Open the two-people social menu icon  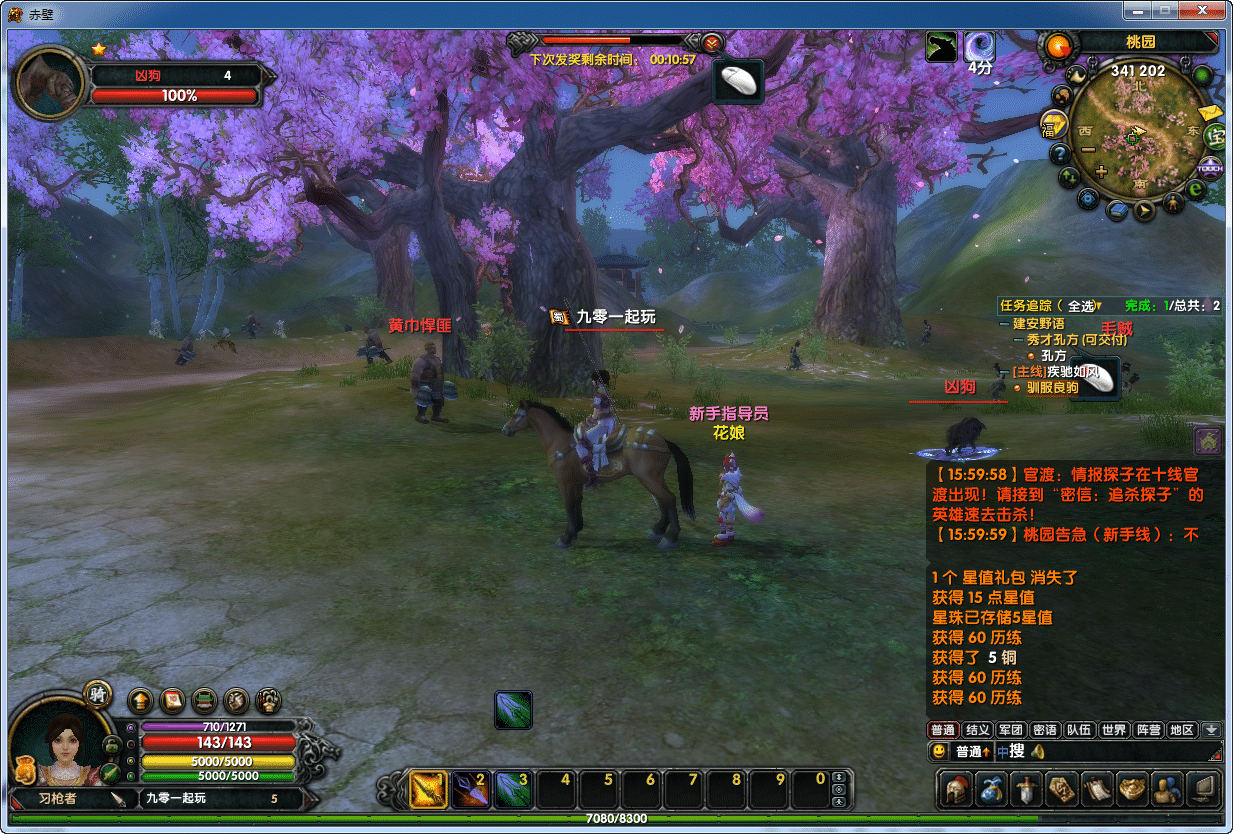(x=1166, y=789)
